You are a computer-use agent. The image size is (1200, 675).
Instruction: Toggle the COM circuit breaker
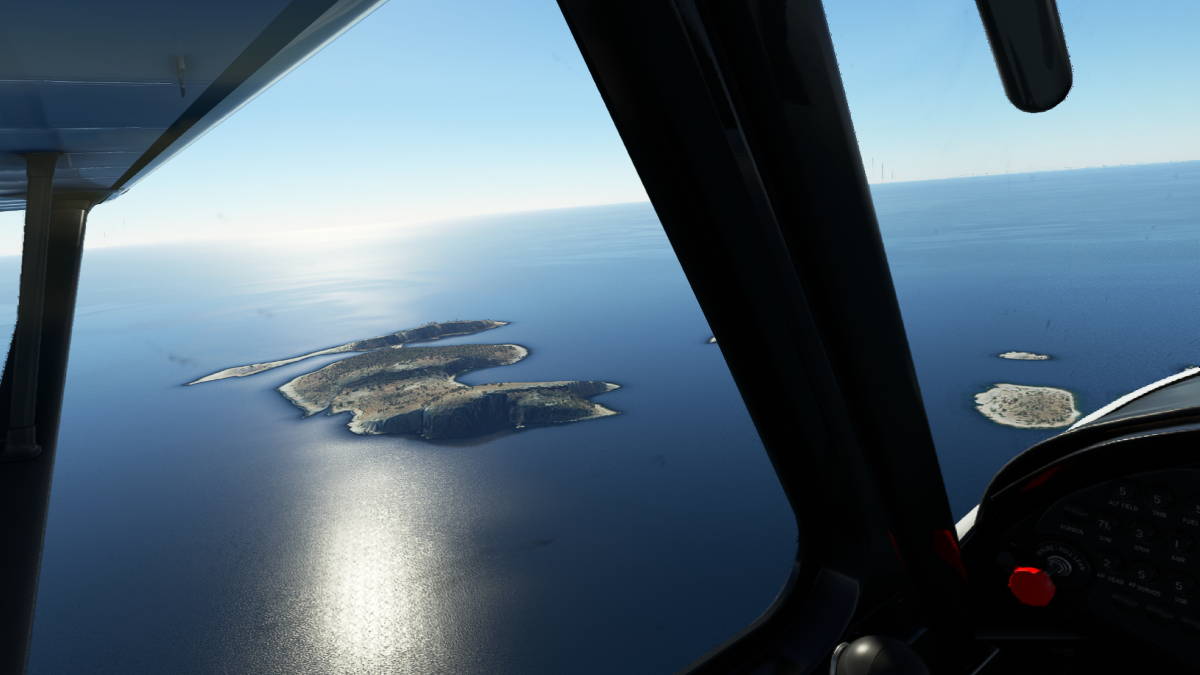coord(1105,523)
